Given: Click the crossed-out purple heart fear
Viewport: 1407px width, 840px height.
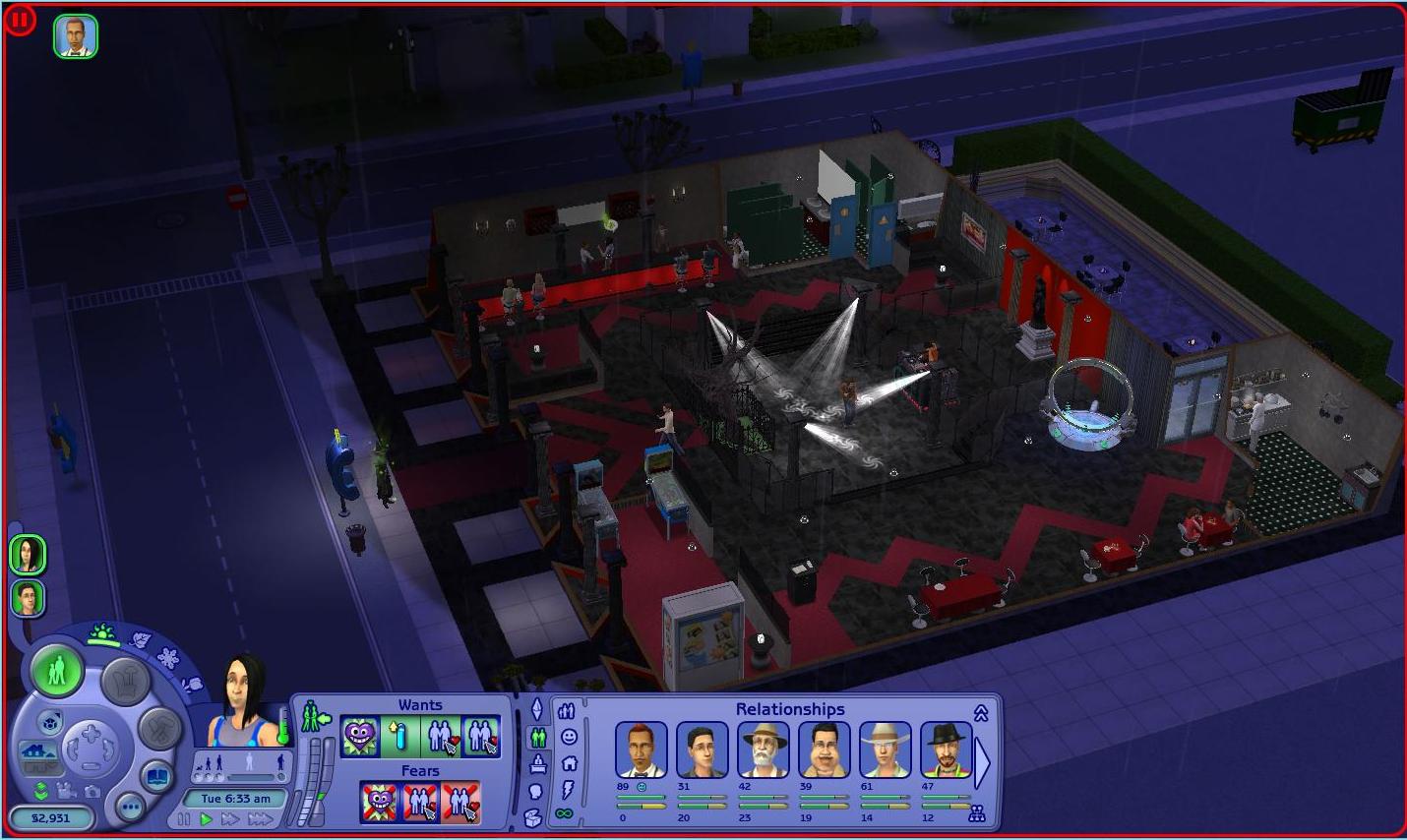Looking at the screenshot, I should click(x=379, y=802).
